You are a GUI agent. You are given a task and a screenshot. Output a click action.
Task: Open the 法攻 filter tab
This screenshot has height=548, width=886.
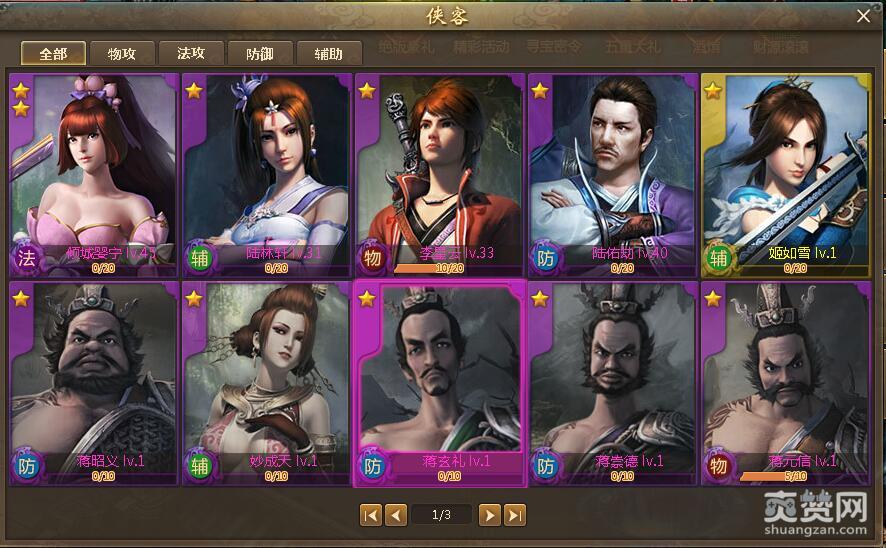point(191,54)
